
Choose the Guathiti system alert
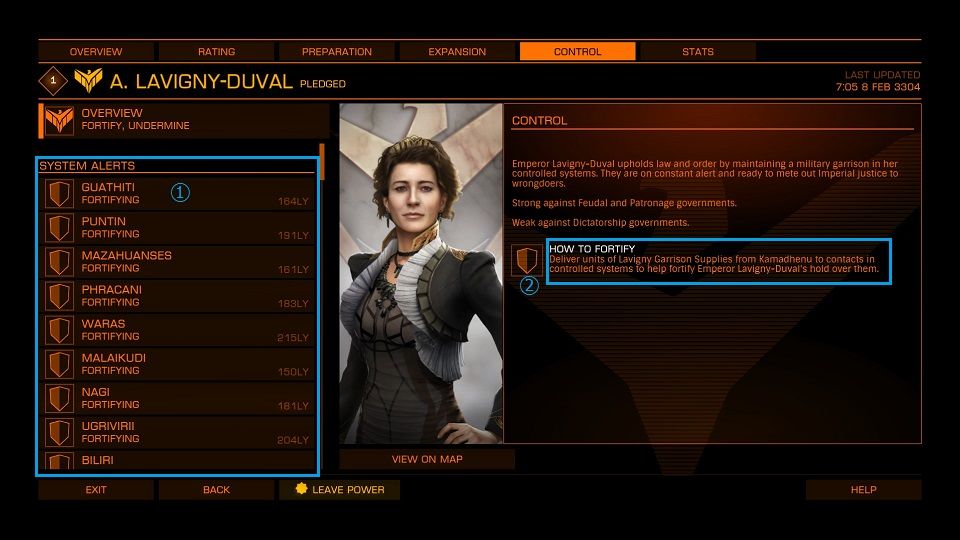[x=178, y=194]
